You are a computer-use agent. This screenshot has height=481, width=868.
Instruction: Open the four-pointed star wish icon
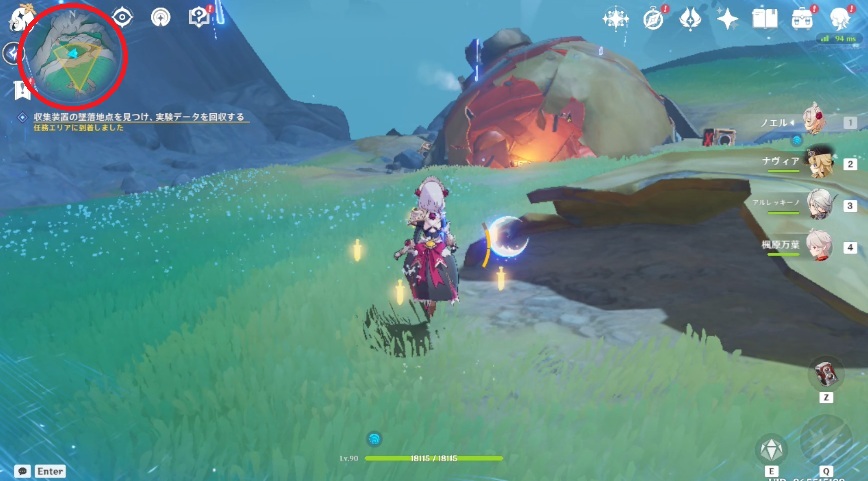click(727, 18)
